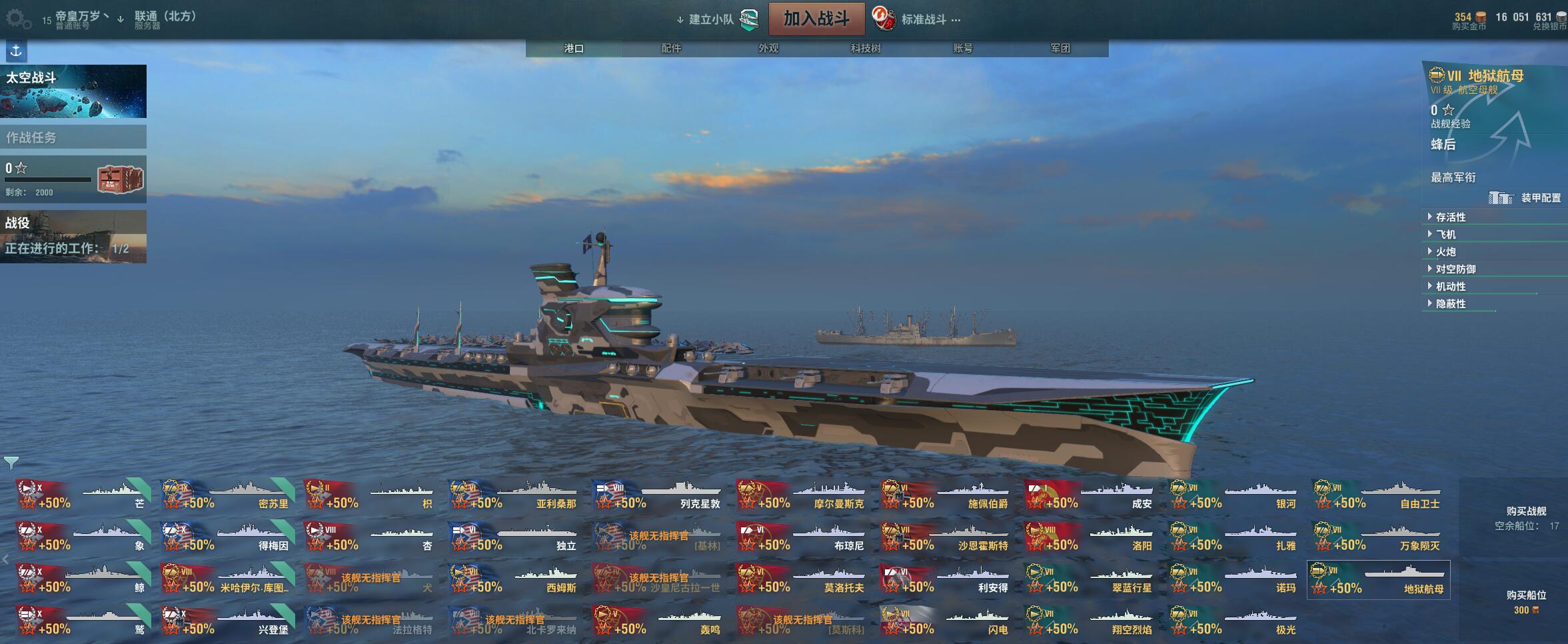Expand the 对空防御 stats section
The height and width of the screenshot is (644, 1568).
coord(1455,269)
